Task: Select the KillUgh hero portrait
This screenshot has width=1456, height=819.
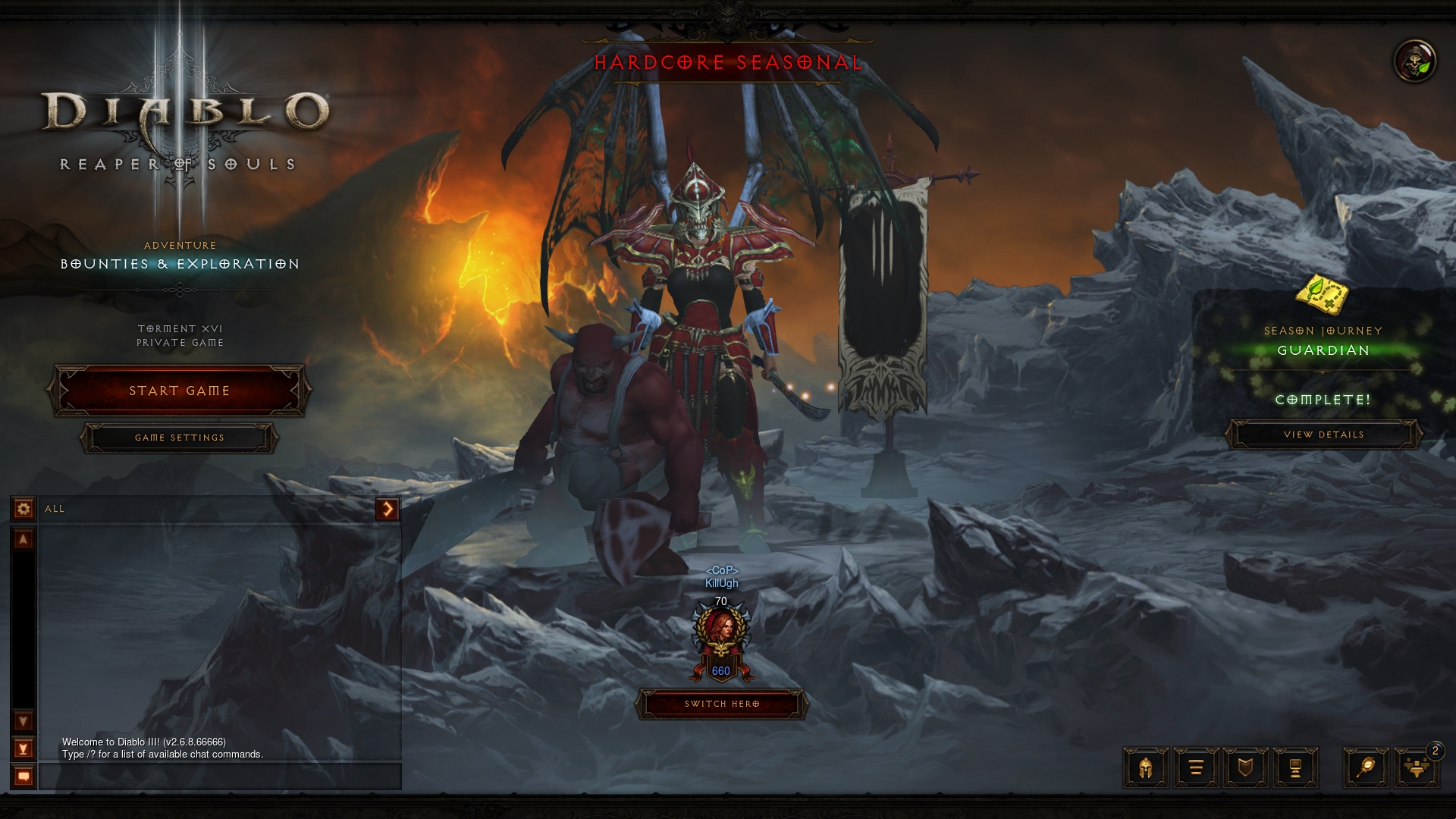Action: pos(720,635)
